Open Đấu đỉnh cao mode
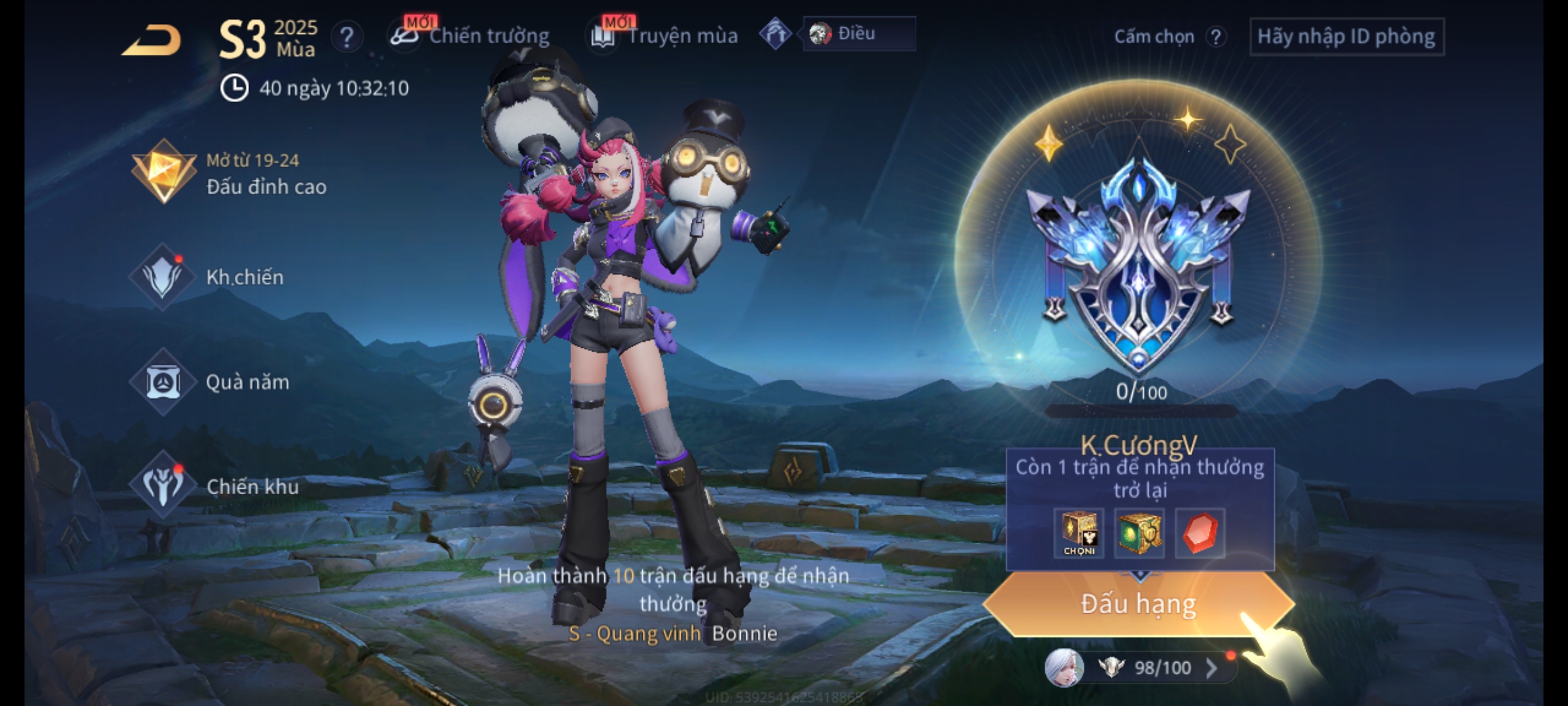This screenshot has height=706, width=1568. coord(229,174)
